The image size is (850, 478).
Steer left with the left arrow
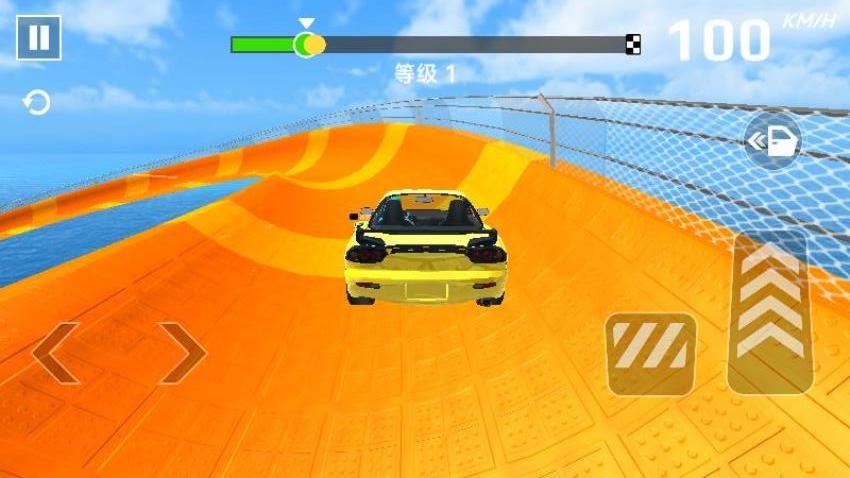pos(55,353)
